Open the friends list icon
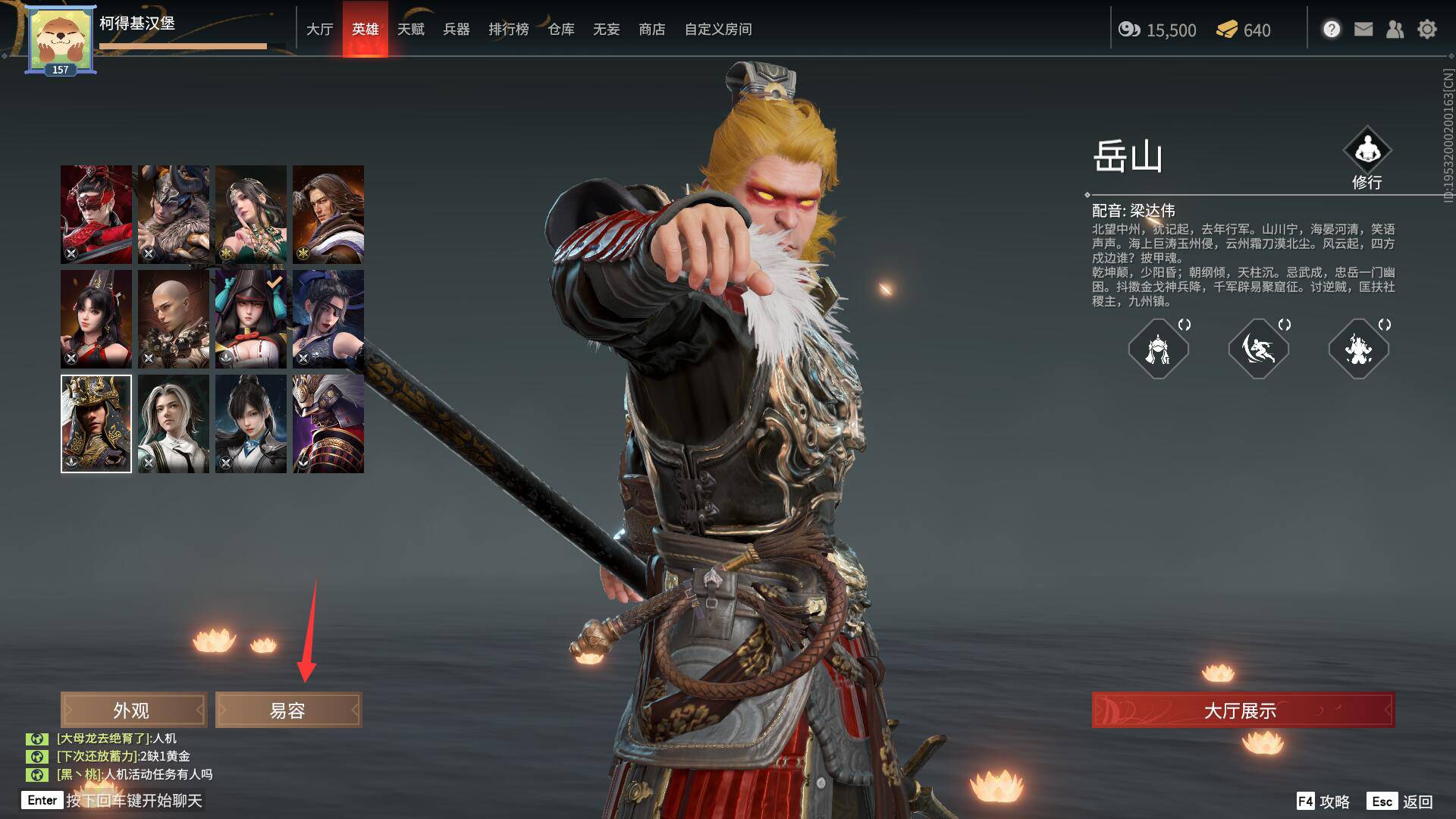Image resolution: width=1456 pixels, height=819 pixels. click(x=1395, y=30)
